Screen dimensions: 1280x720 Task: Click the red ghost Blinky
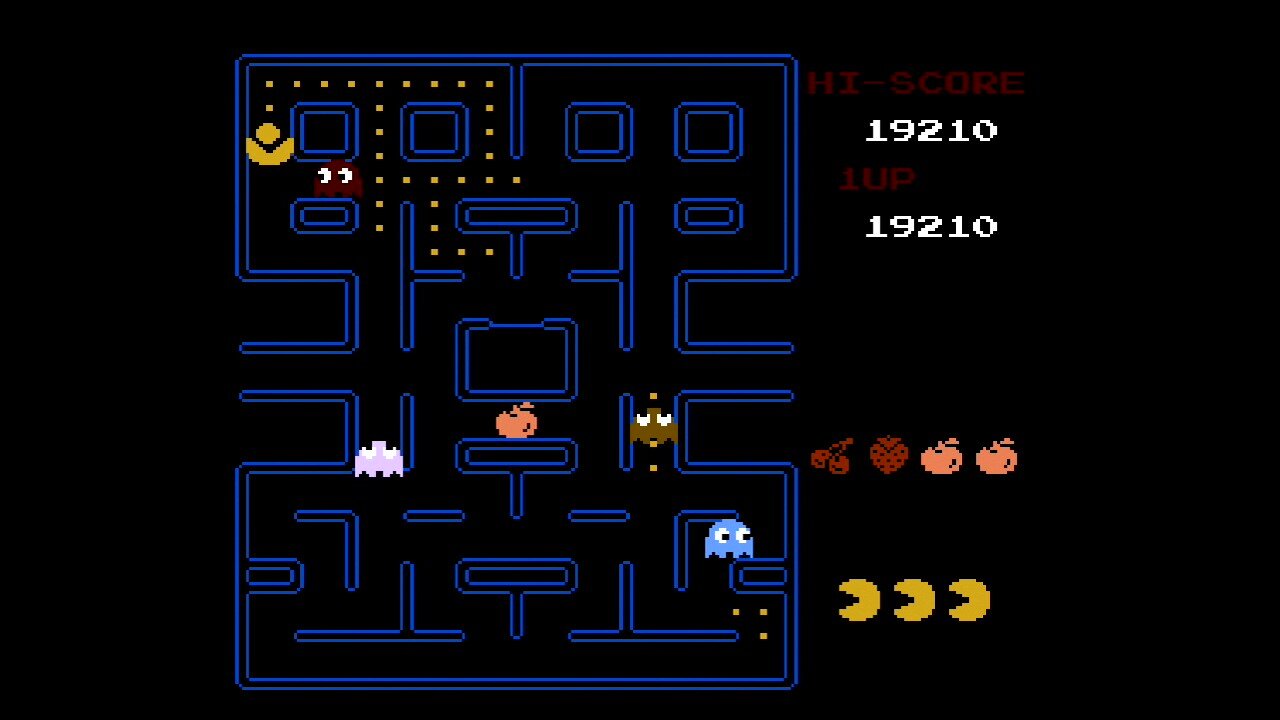[x=334, y=180]
